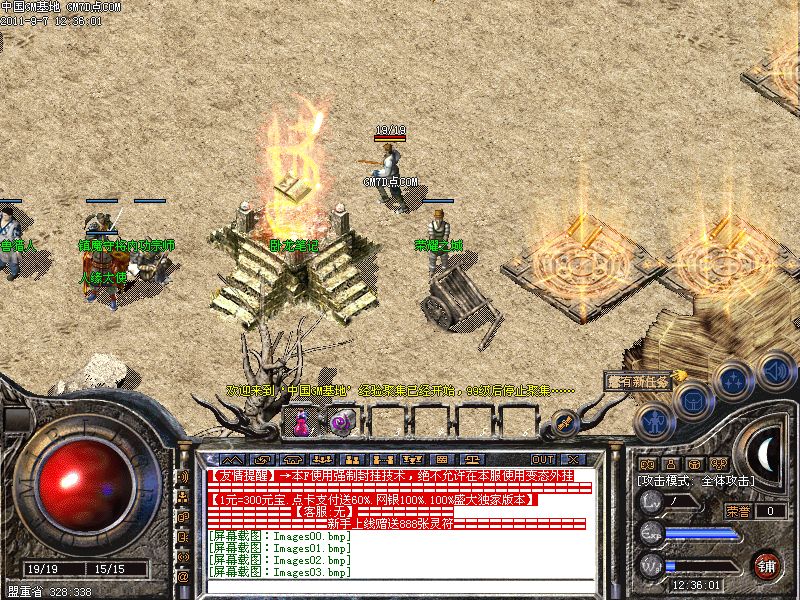Screen dimensions: 800x600
Task: Select the pink potion in the hotbar
Action: tap(300, 422)
